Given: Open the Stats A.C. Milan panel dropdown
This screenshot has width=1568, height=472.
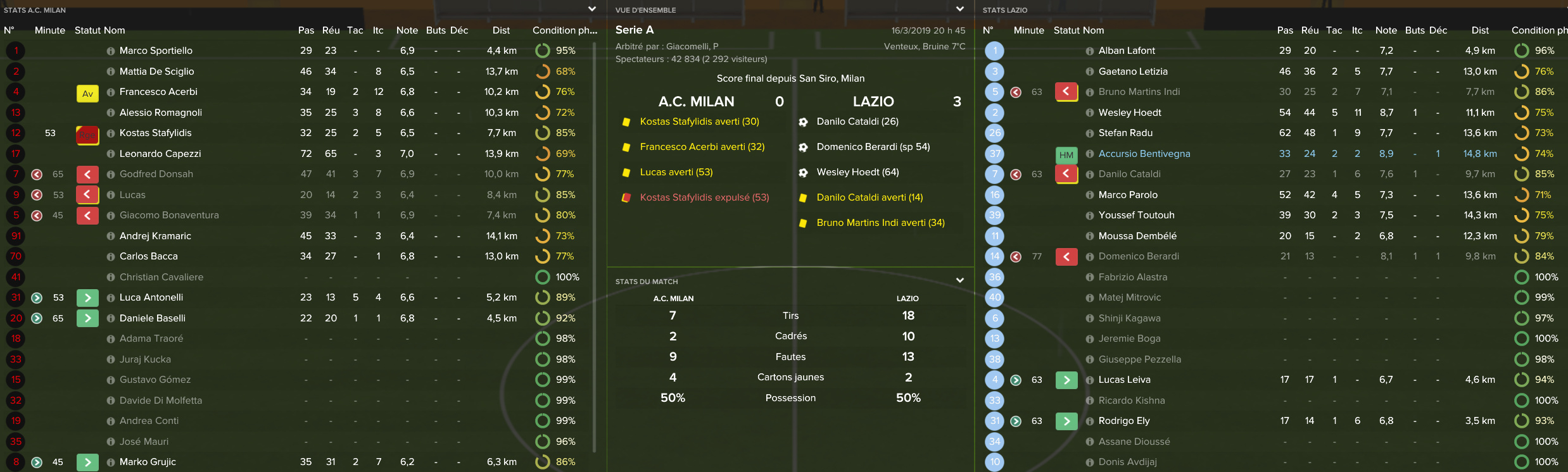Looking at the screenshot, I should point(591,9).
